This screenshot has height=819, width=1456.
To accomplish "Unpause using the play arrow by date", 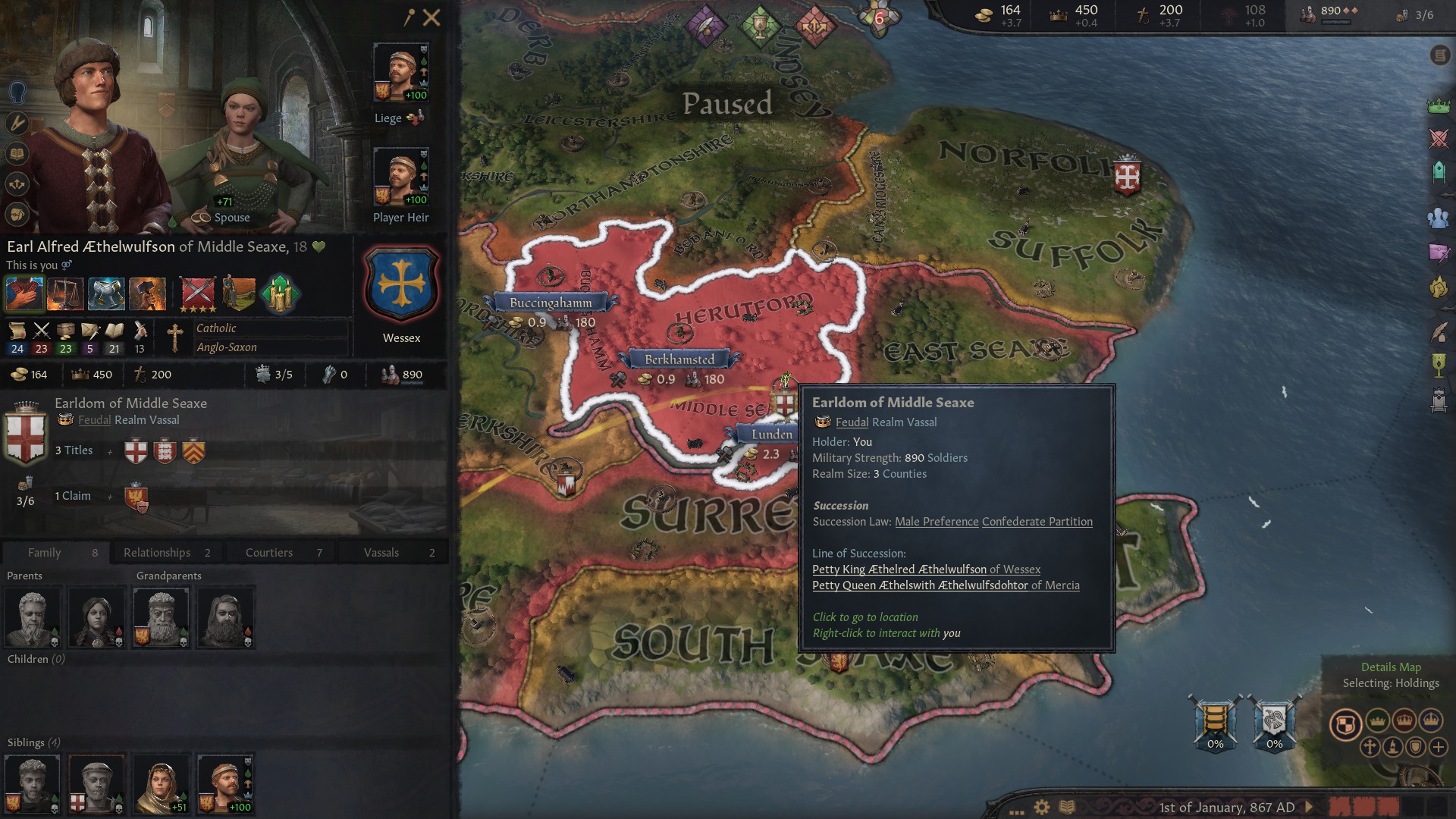I will (1309, 808).
